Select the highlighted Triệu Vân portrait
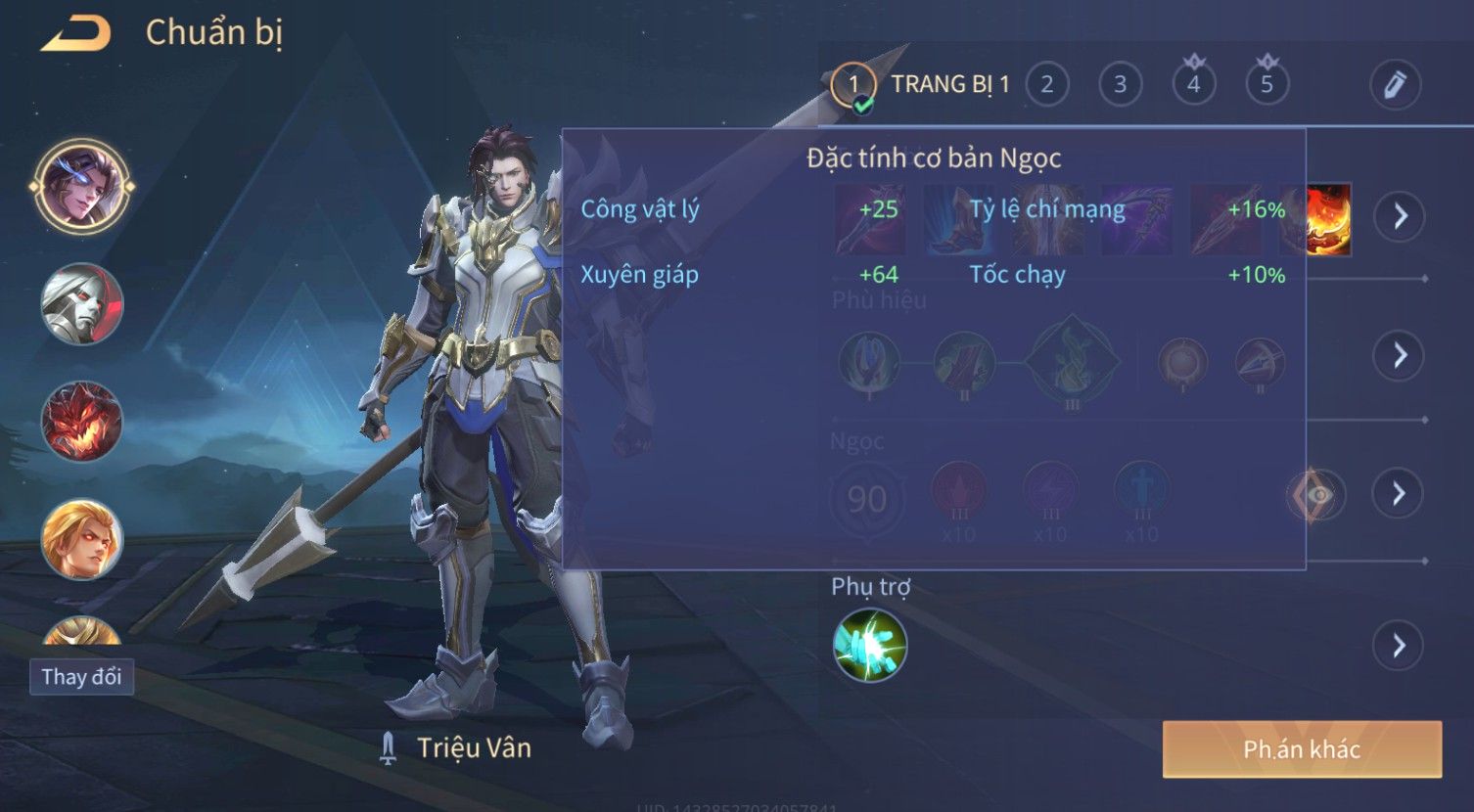The image size is (1474, 812). pos(81,186)
